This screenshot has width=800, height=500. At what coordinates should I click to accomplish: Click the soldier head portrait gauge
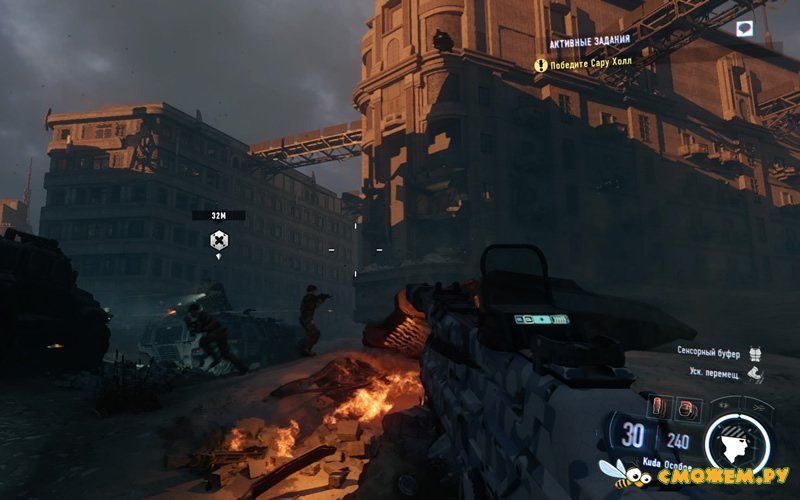pos(739,441)
